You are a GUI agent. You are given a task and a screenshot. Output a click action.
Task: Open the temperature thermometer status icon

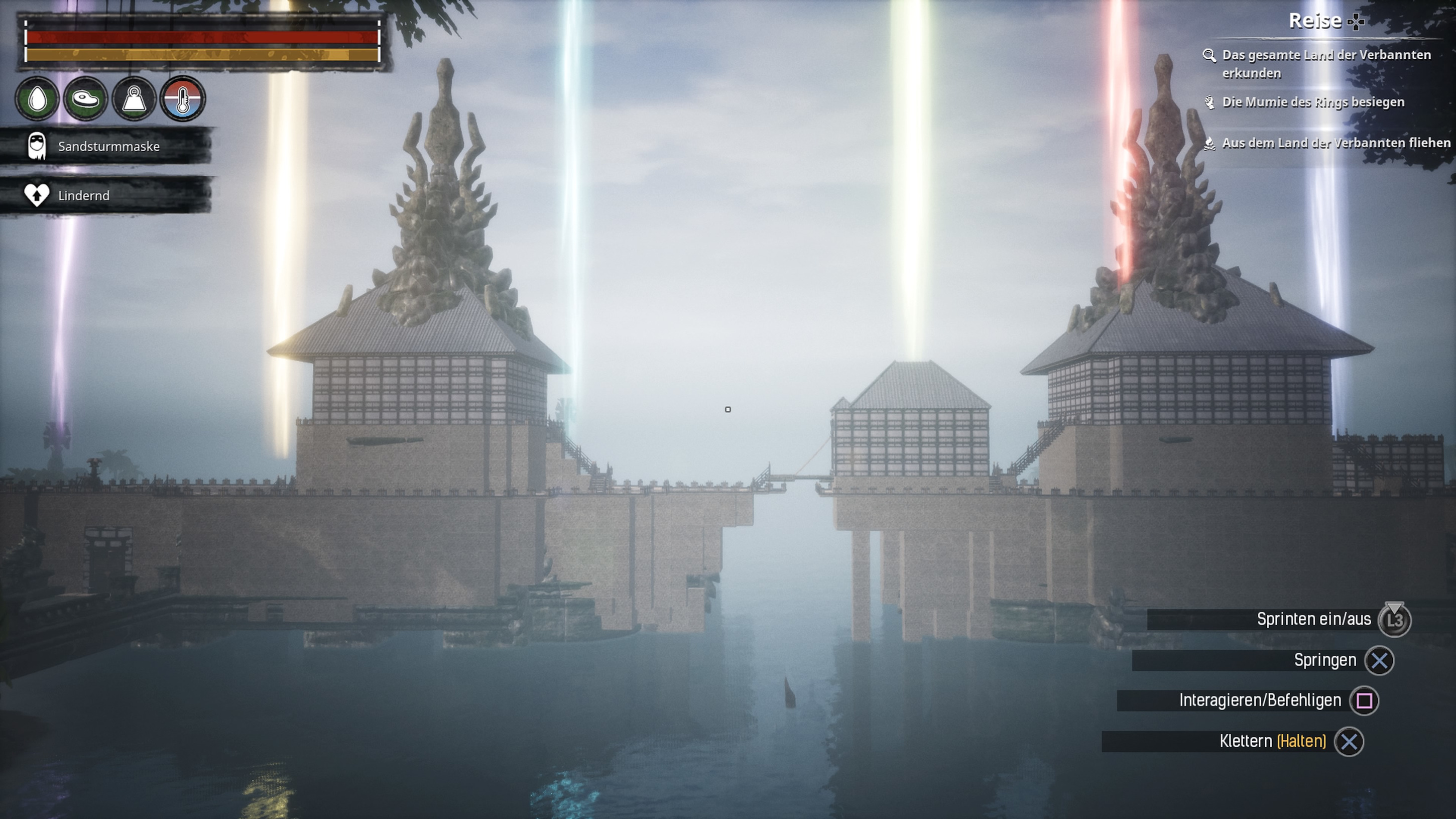click(x=183, y=99)
